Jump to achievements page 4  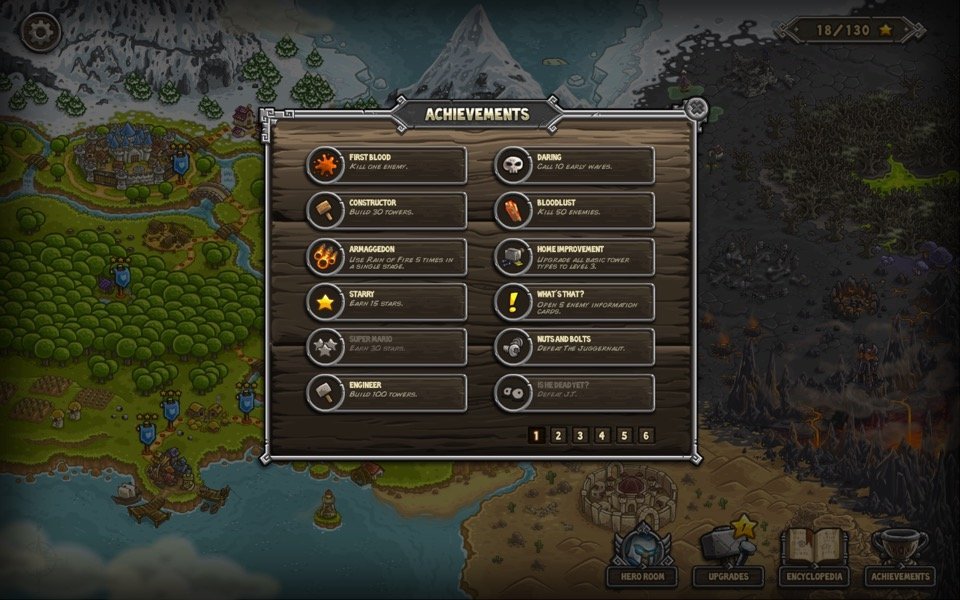tap(602, 435)
